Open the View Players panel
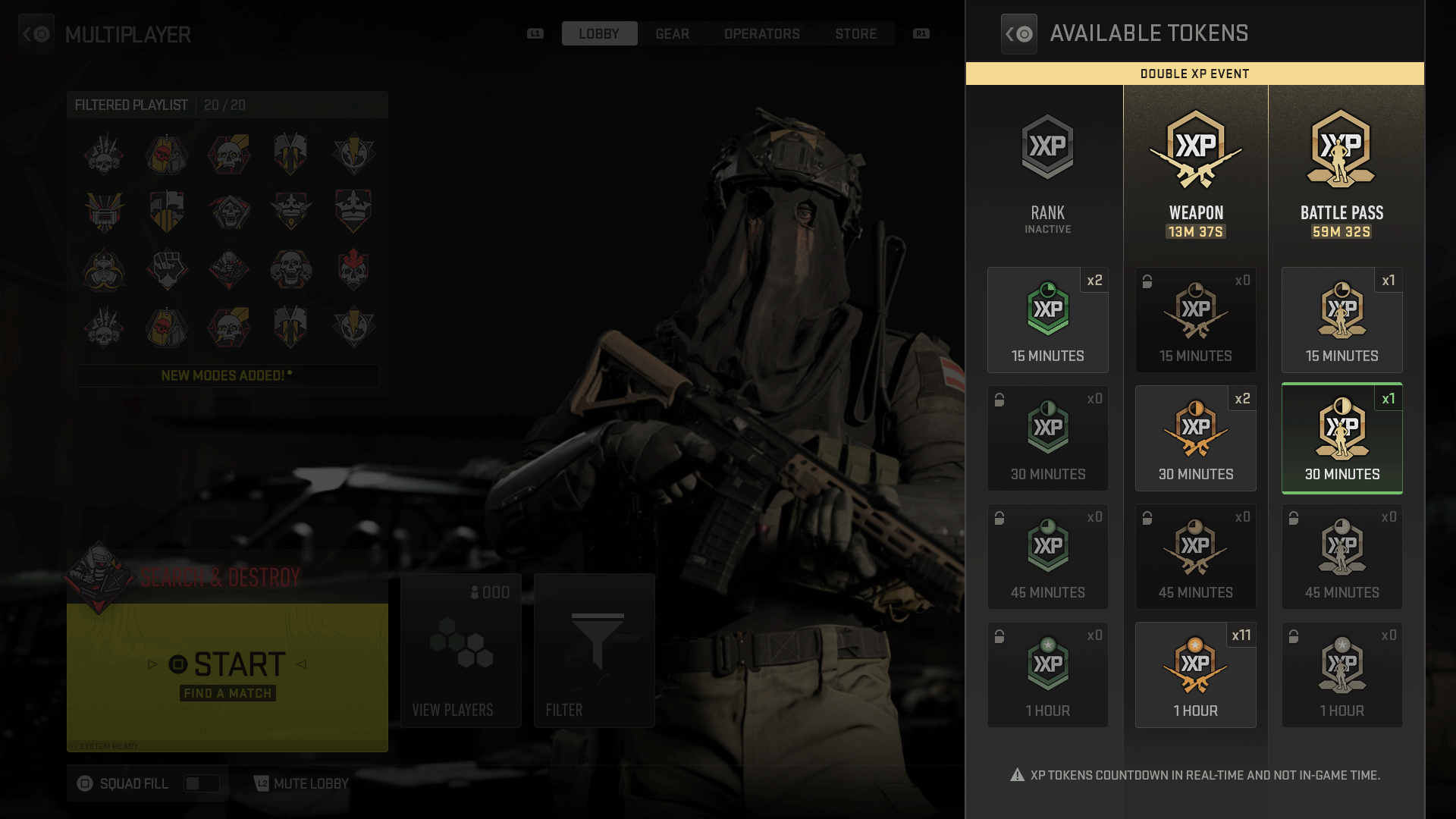 (x=460, y=651)
